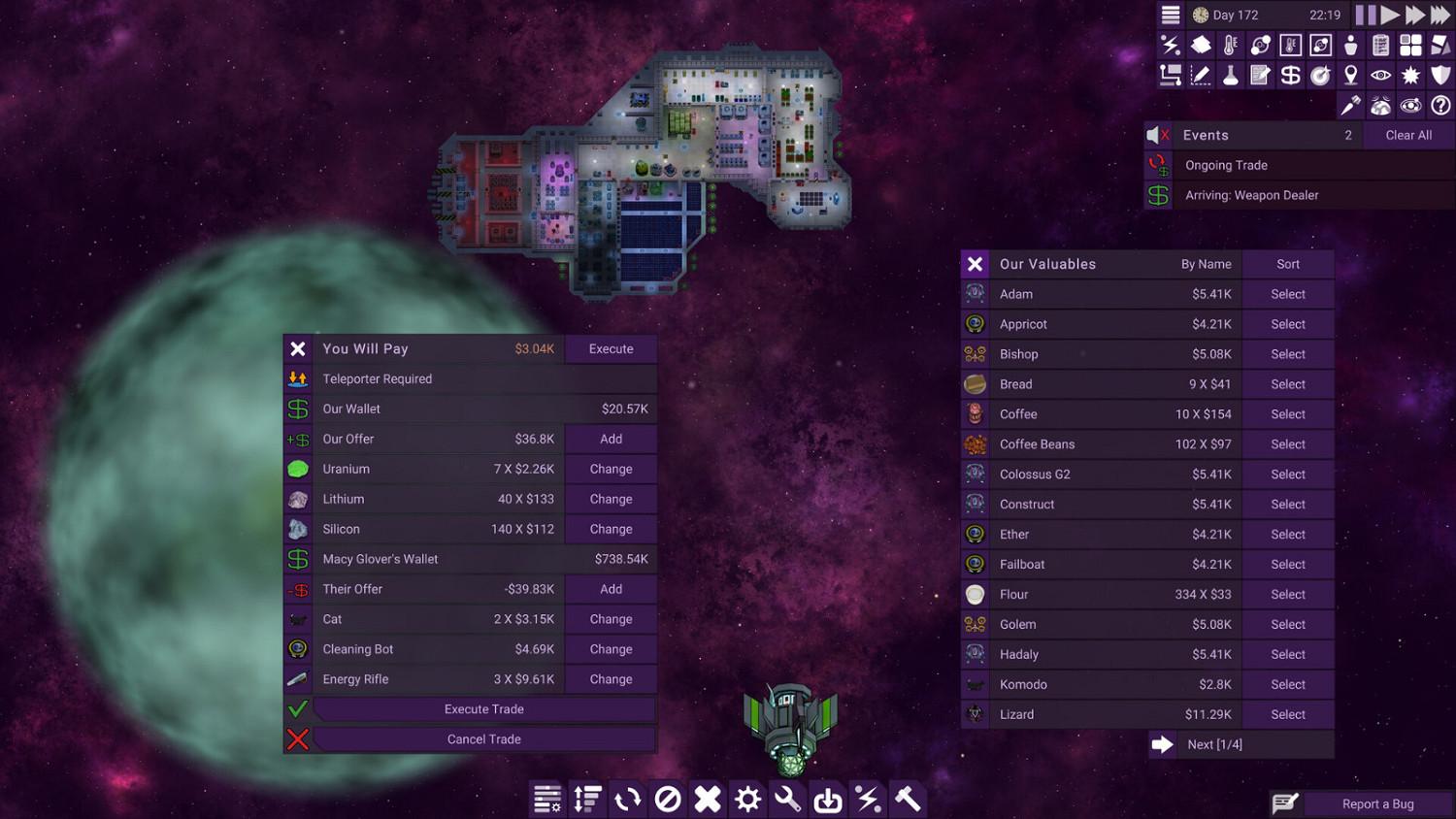Toggle the gas overlay icon
Screen dimensions: 1456x819
point(1260,45)
